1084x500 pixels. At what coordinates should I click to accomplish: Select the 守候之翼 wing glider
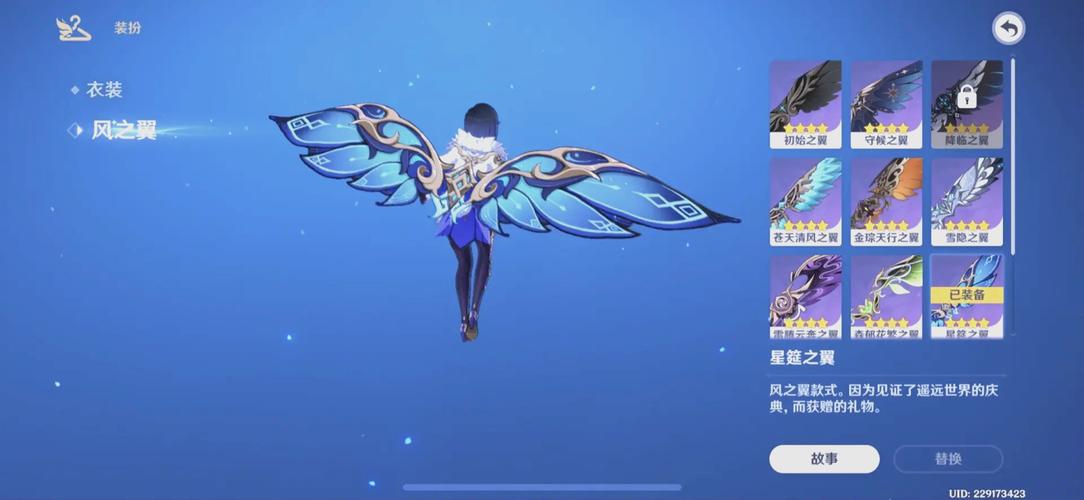pyautogui.click(x=886, y=103)
